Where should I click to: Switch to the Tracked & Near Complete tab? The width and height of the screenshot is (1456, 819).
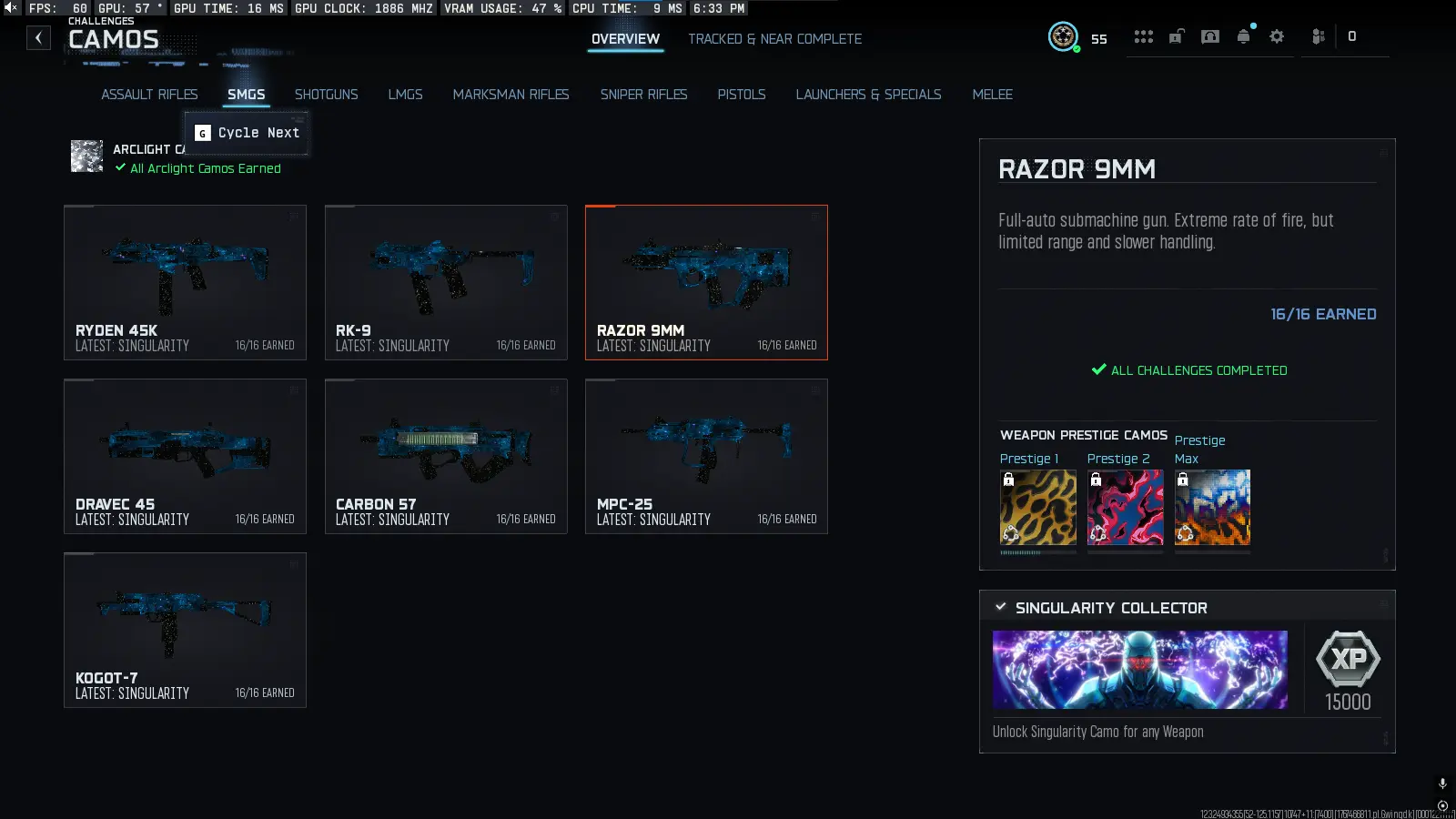tap(774, 38)
